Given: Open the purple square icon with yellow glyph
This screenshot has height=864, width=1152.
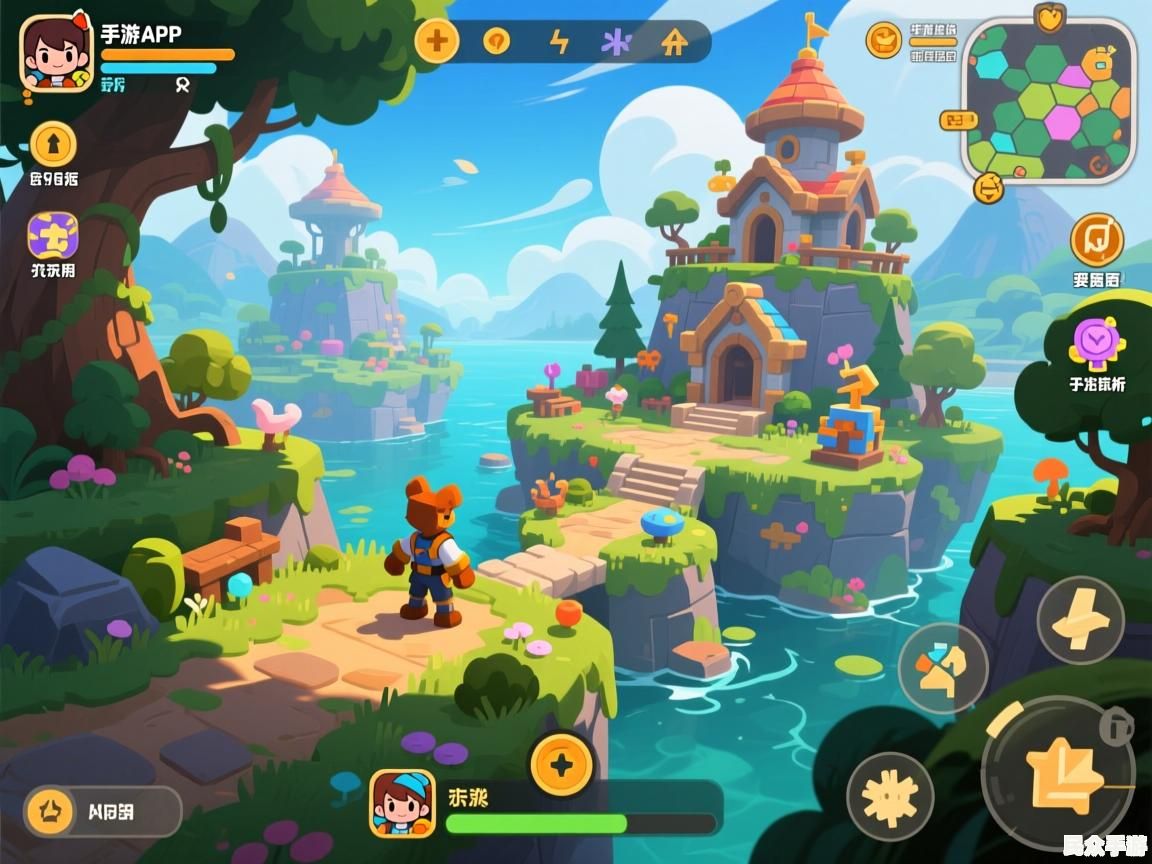Looking at the screenshot, I should (53, 236).
